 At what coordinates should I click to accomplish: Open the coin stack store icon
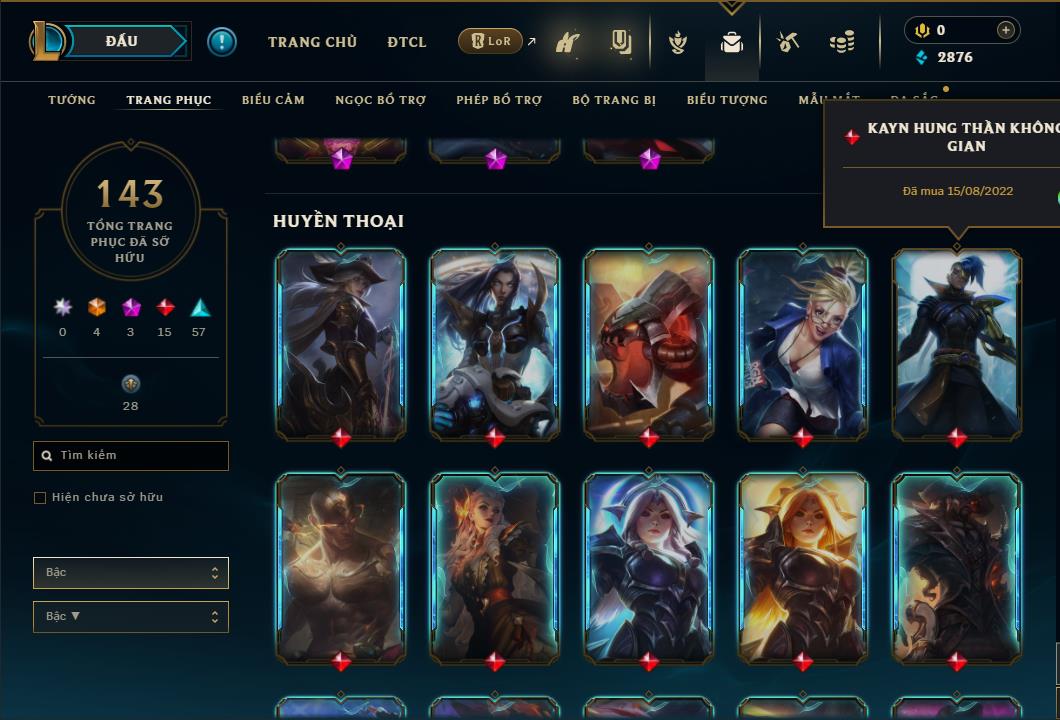(x=842, y=43)
